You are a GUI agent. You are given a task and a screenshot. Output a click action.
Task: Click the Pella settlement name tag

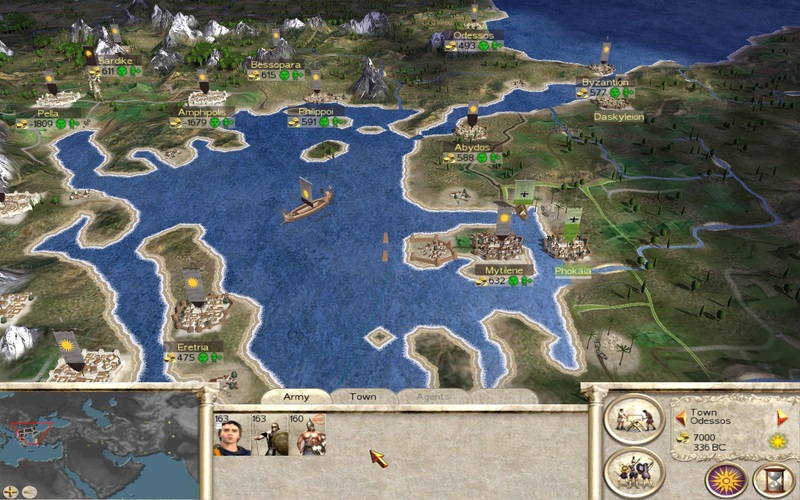(47, 113)
